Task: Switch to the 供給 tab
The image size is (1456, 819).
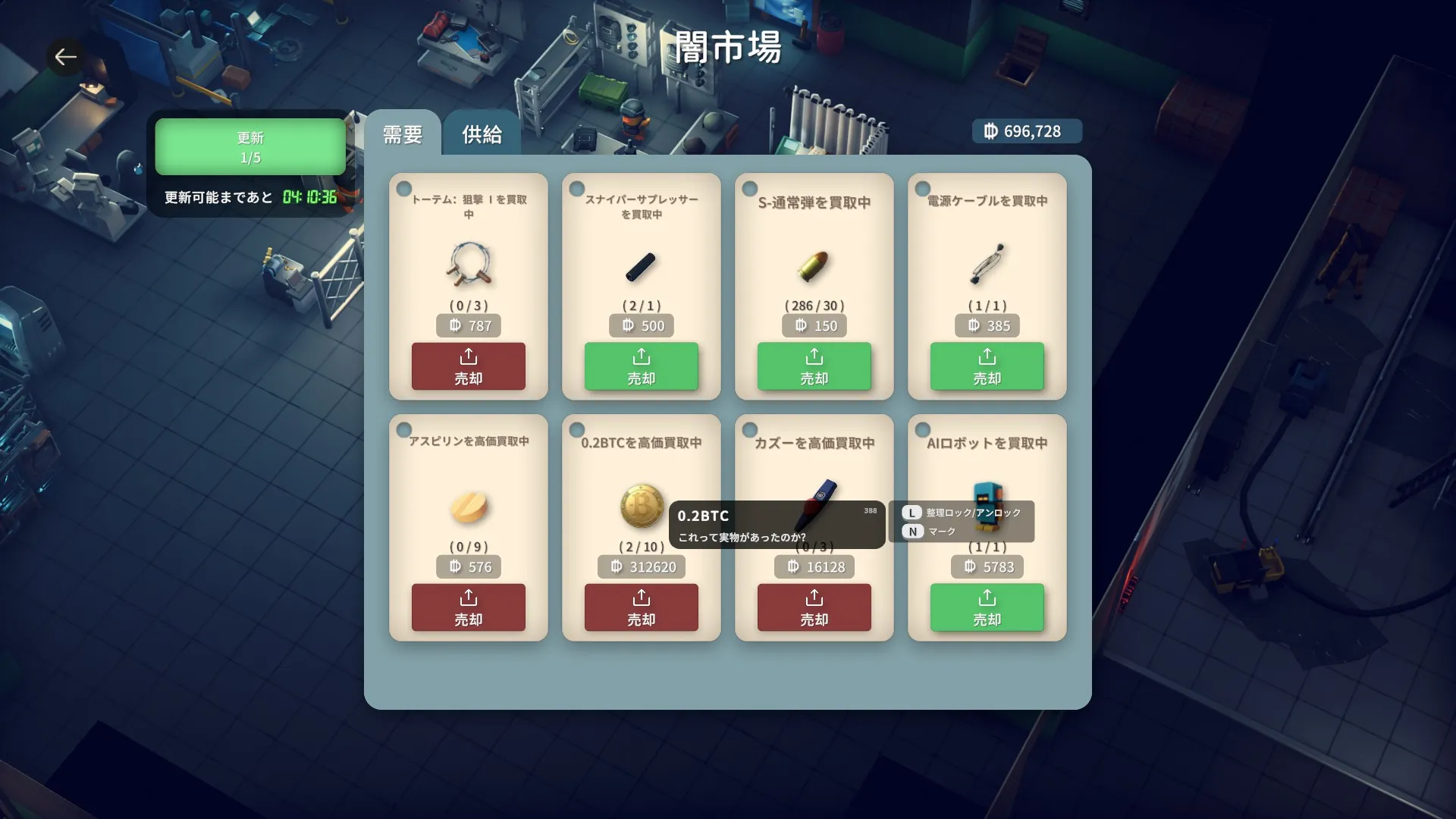Action: coord(482,133)
